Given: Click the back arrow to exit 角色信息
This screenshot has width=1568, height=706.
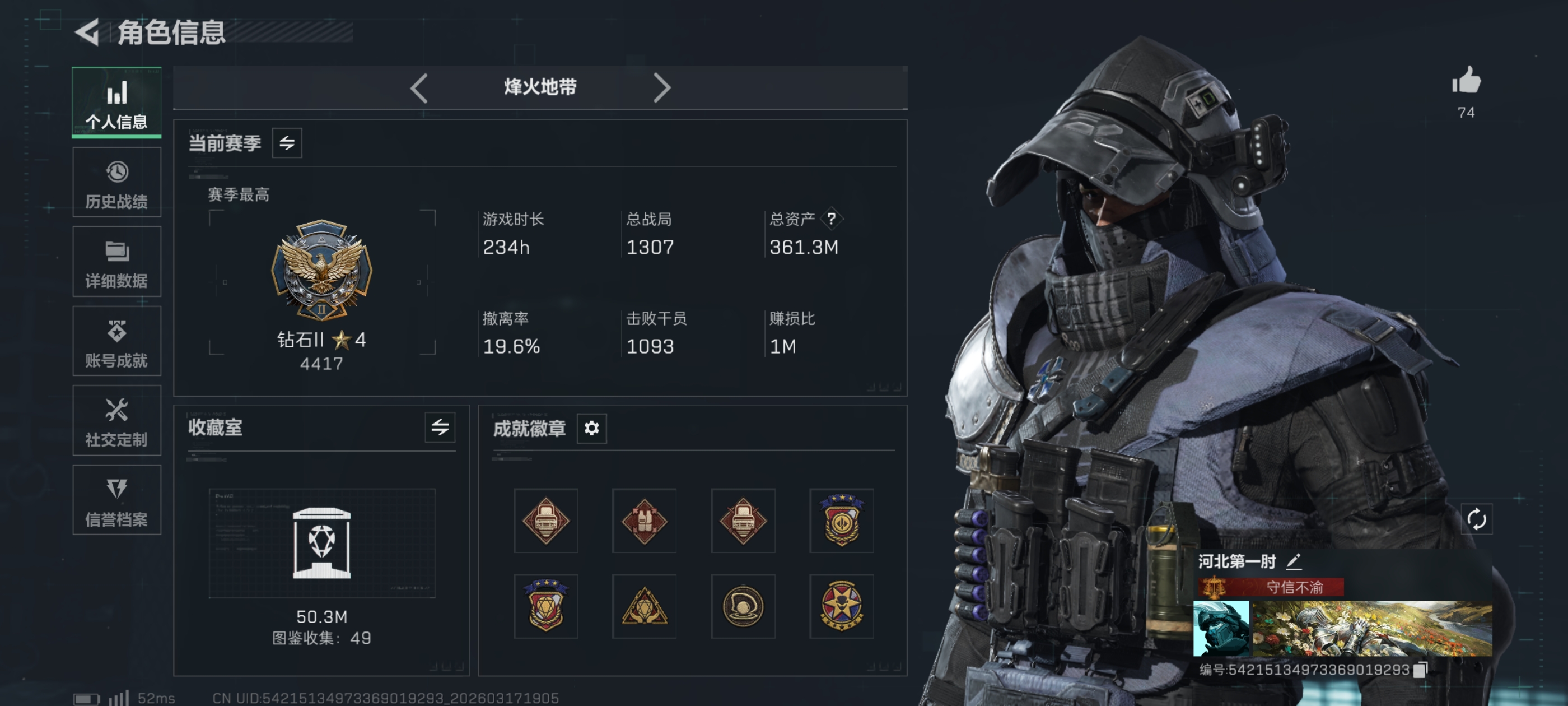Looking at the screenshot, I should tap(86, 32).
